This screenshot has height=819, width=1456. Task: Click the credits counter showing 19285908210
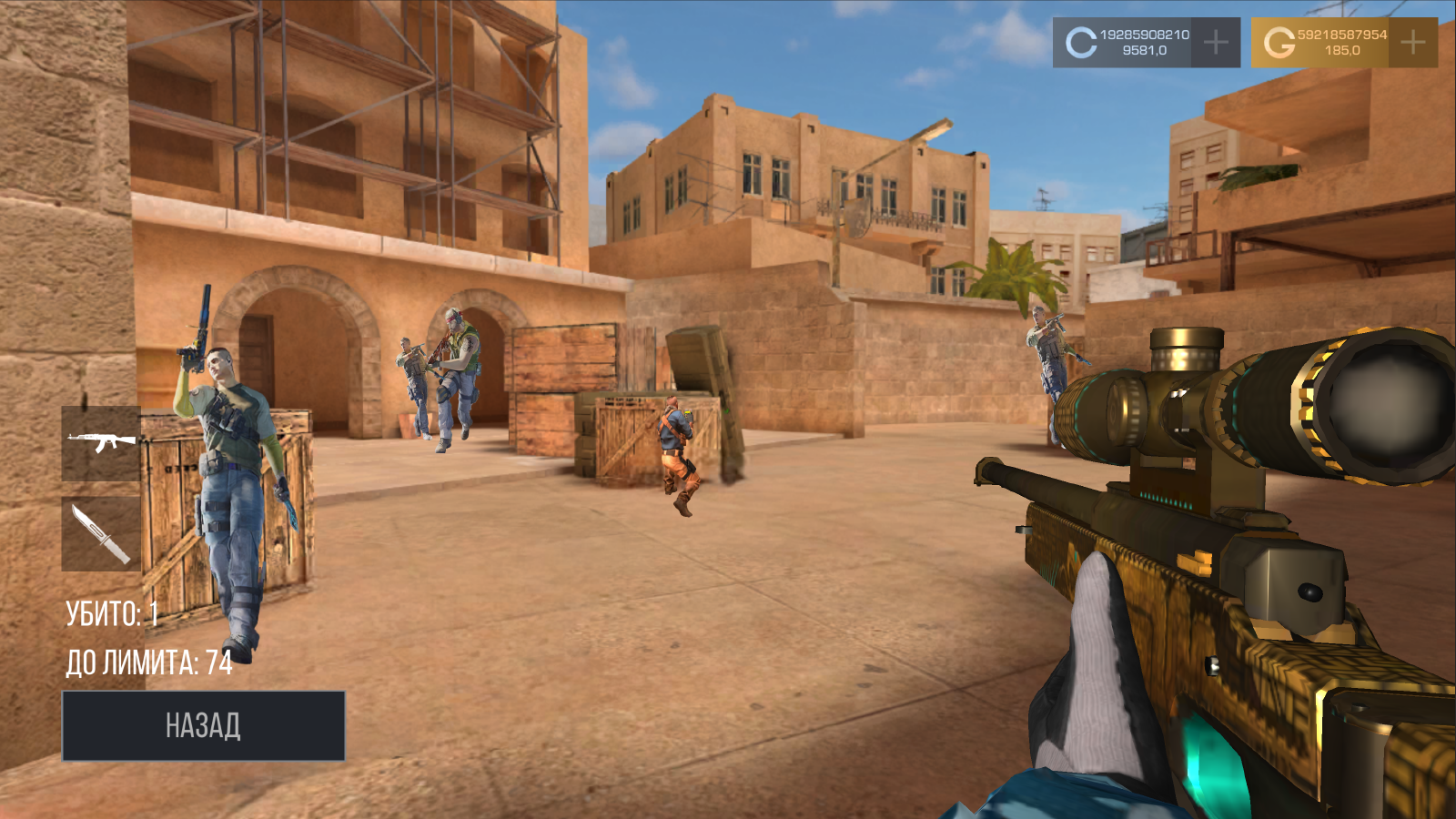(x=1148, y=33)
